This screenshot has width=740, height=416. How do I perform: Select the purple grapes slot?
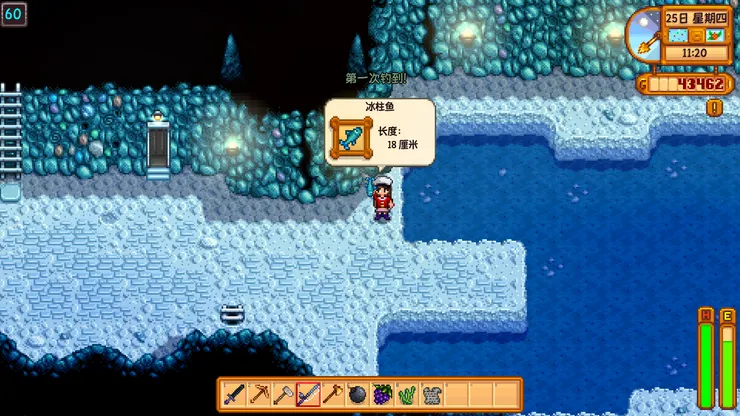coord(382,394)
